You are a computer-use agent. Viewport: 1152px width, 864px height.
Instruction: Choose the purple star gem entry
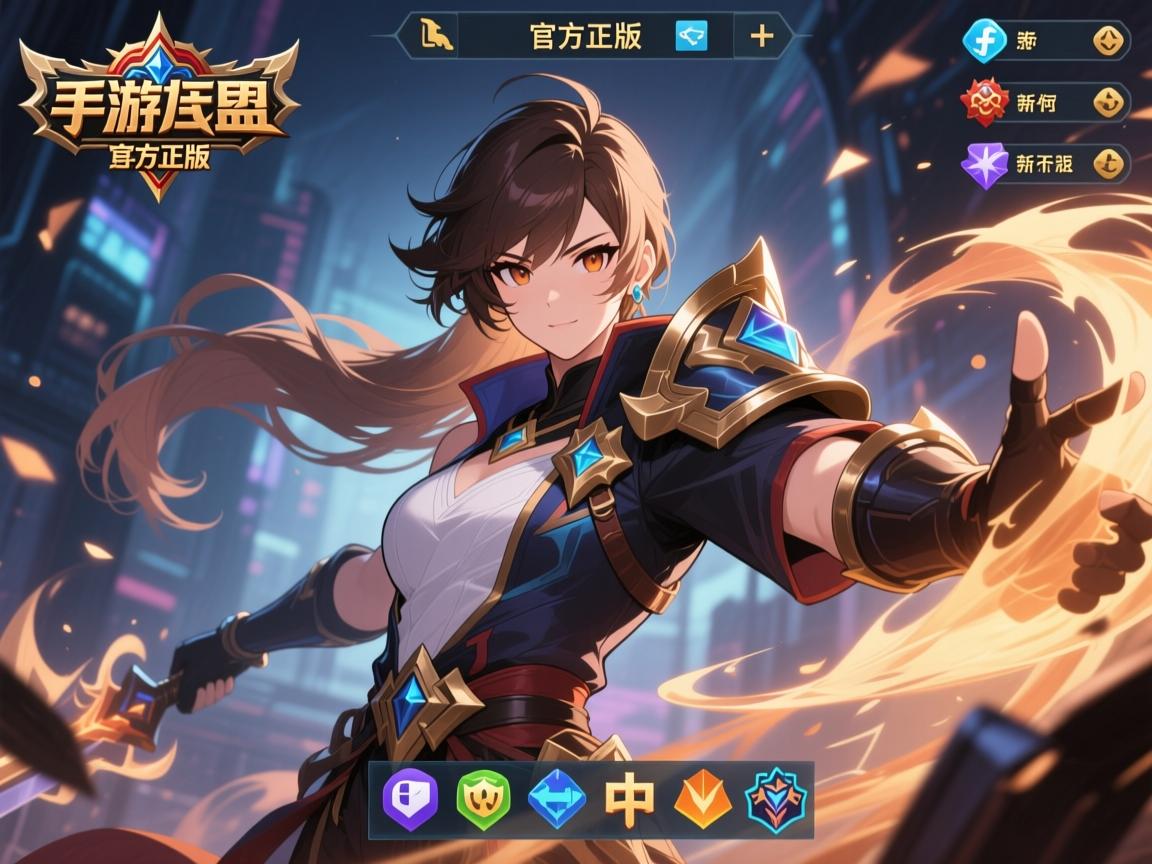tap(981, 163)
